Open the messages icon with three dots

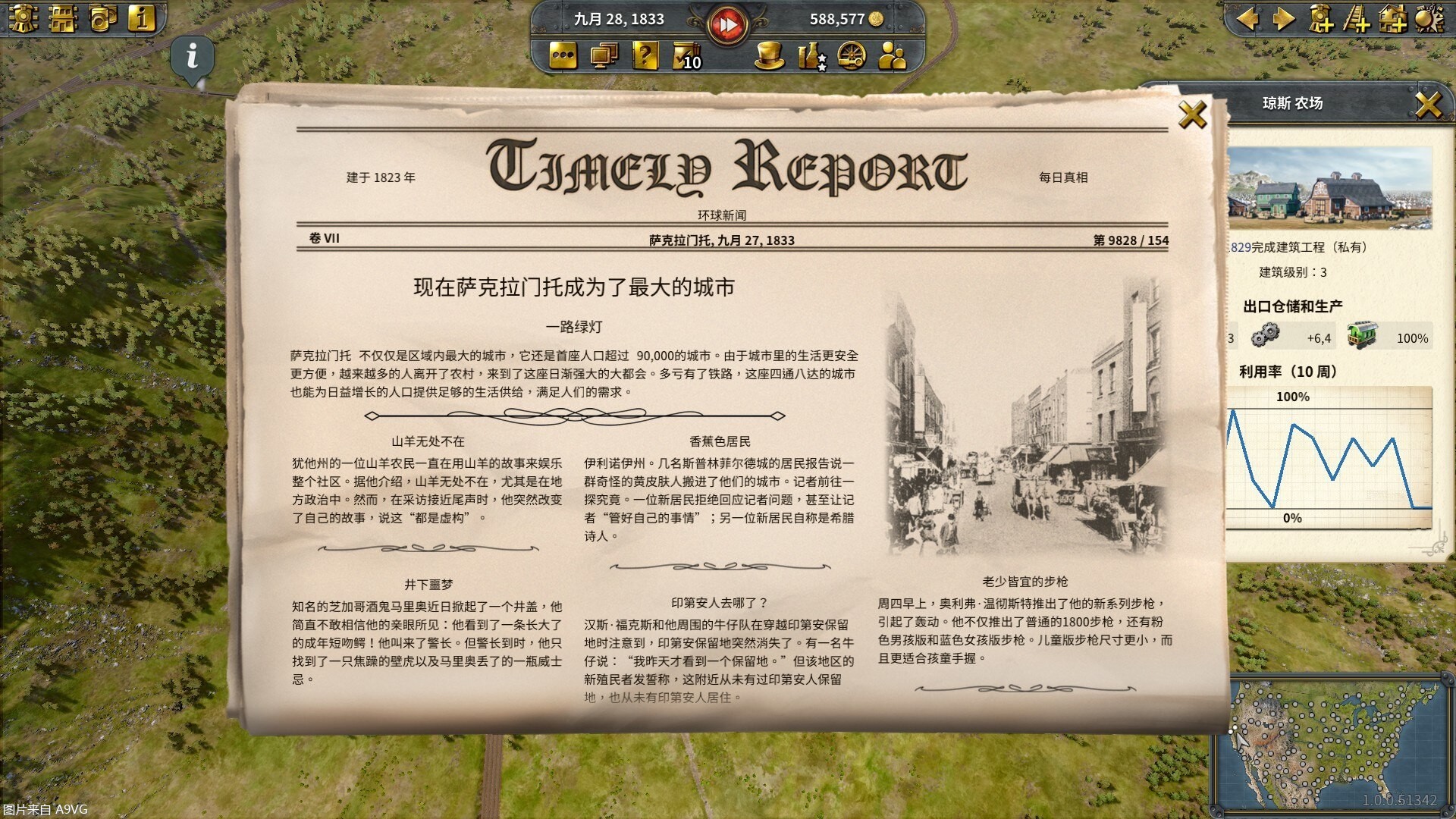click(562, 56)
